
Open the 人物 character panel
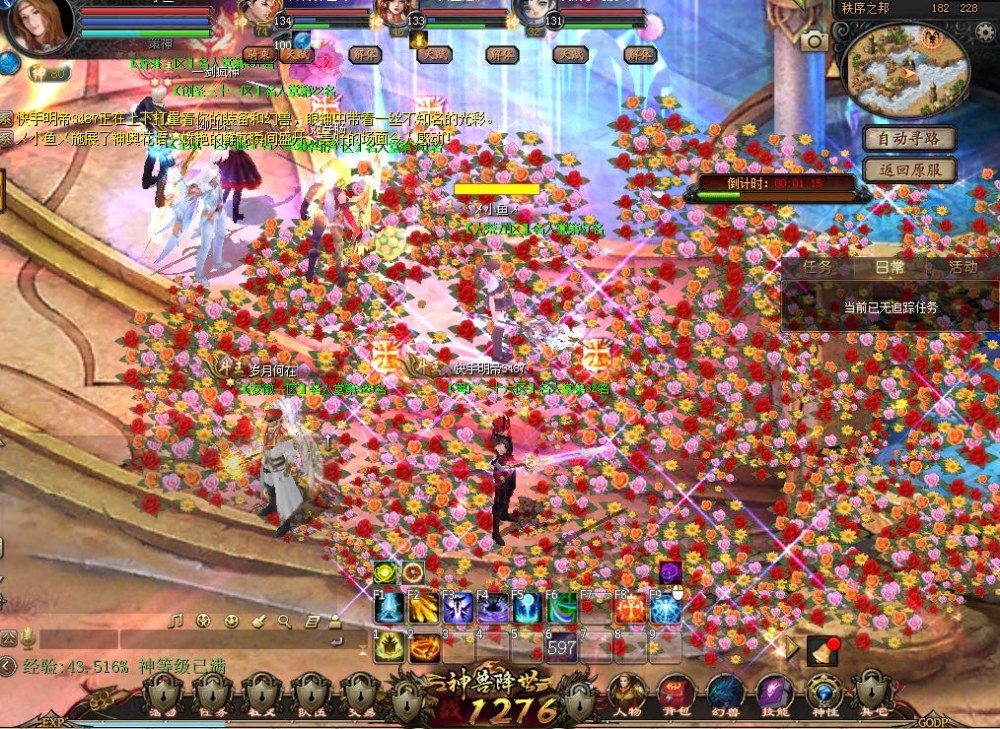click(627, 694)
